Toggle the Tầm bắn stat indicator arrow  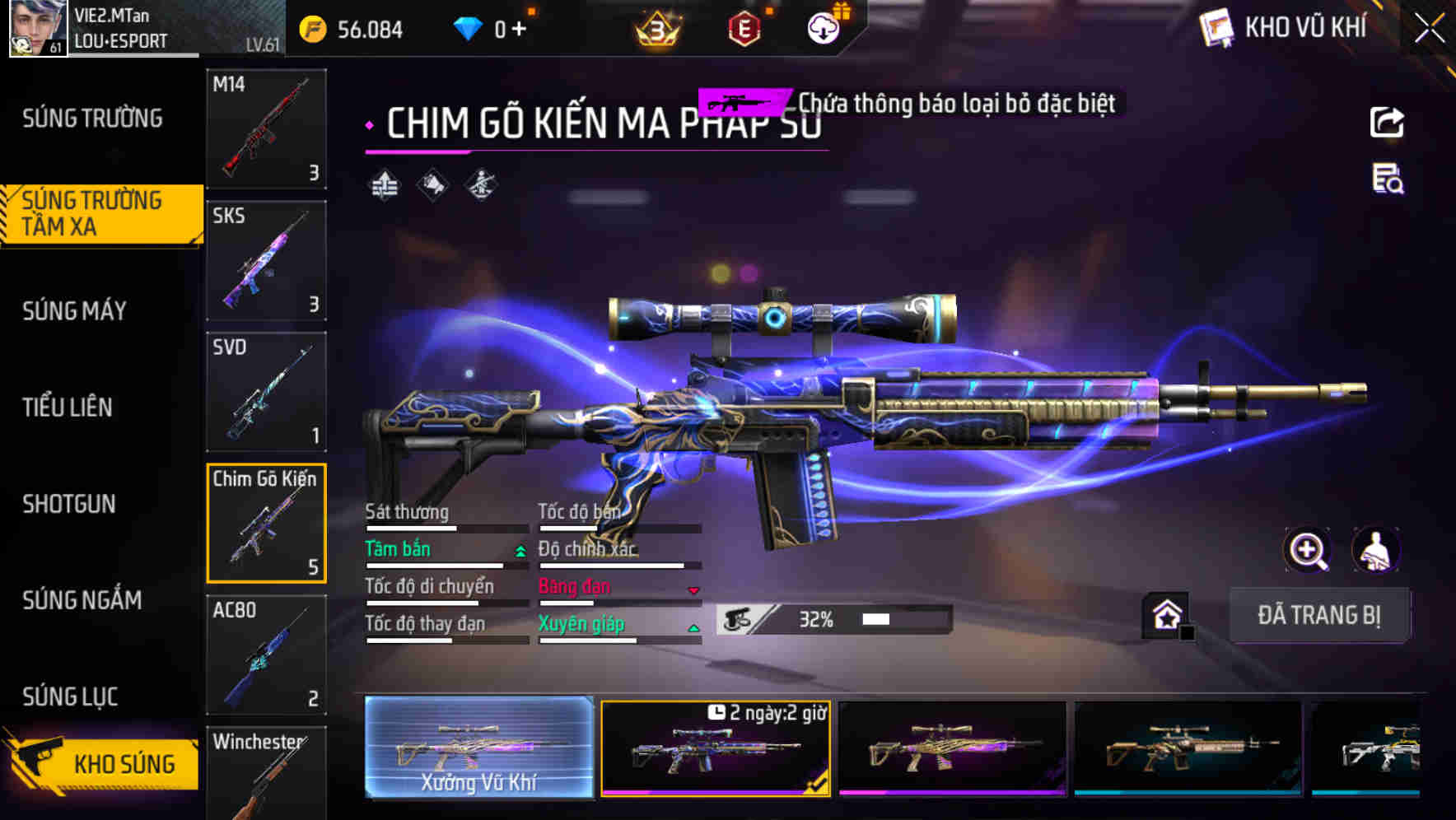519,552
